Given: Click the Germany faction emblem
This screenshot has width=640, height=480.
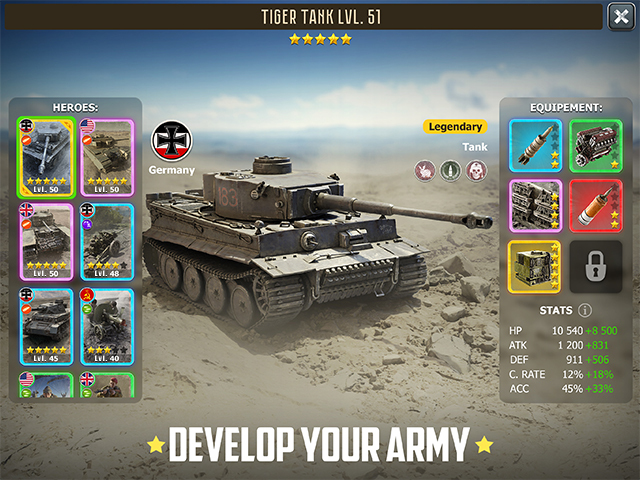Looking at the screenshot, I should (x=171, y=142).
